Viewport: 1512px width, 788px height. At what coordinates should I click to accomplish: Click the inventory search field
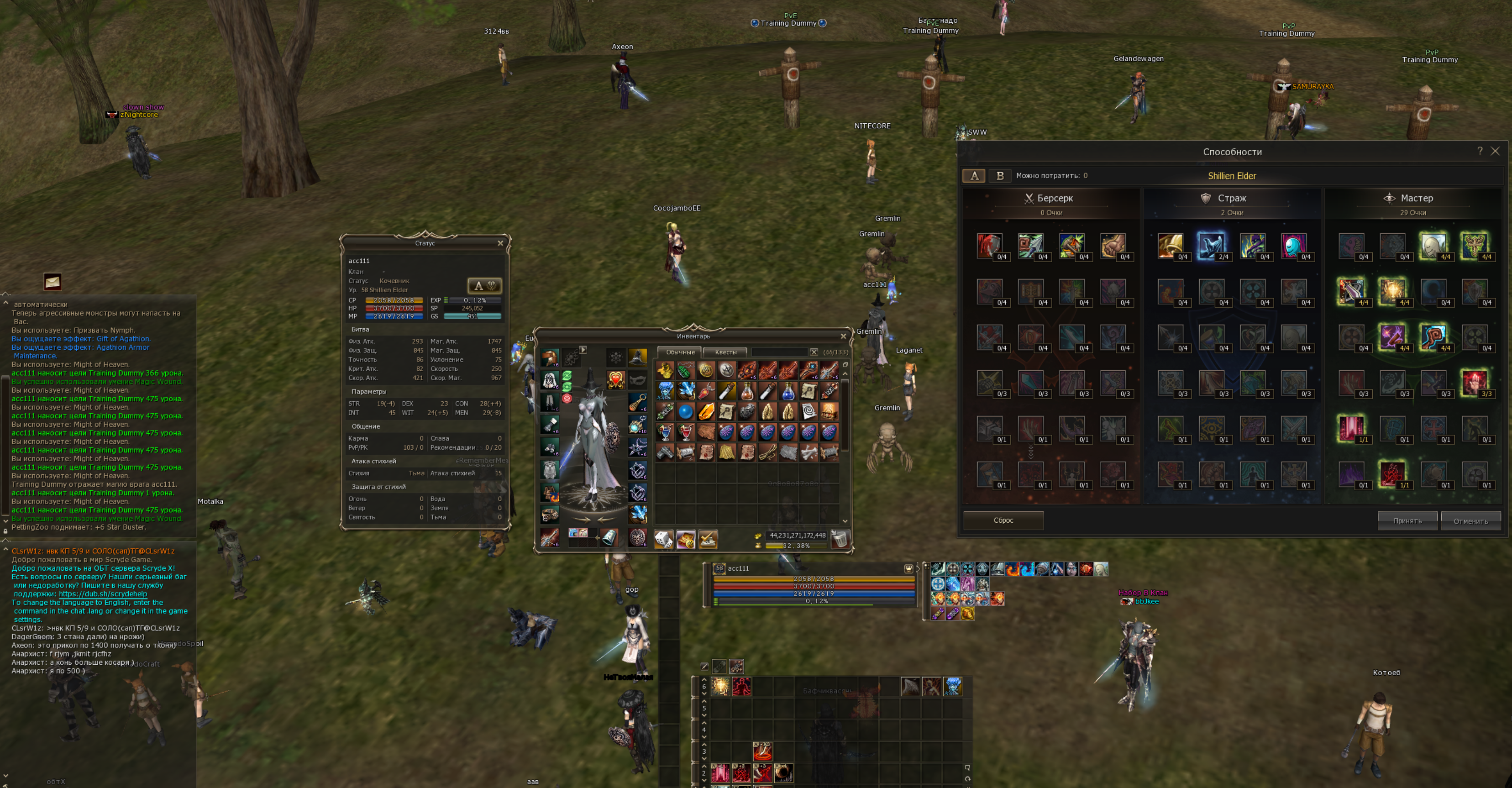pos(779,352)
